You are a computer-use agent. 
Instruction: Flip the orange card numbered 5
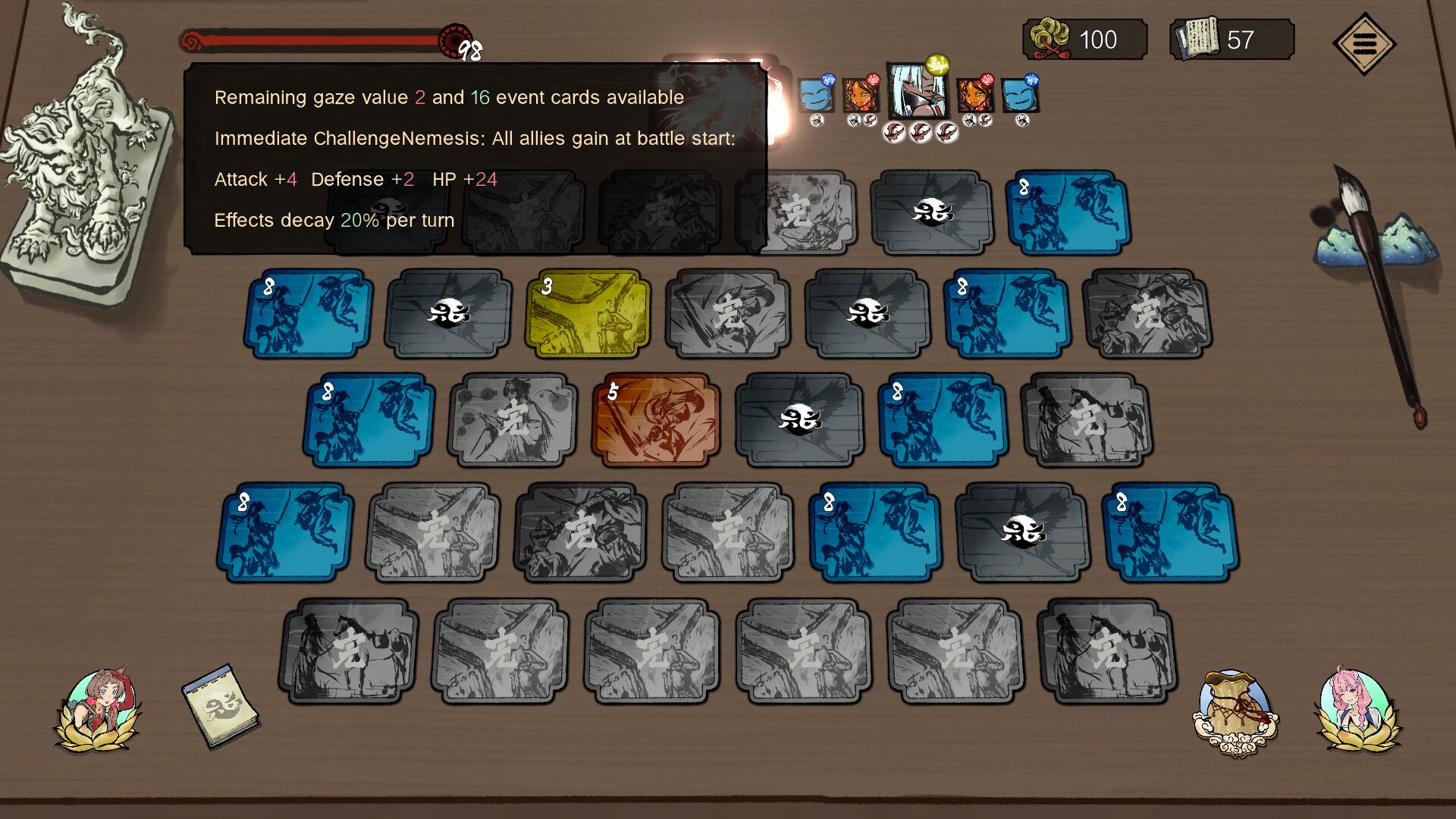click(x=655, y=419)
